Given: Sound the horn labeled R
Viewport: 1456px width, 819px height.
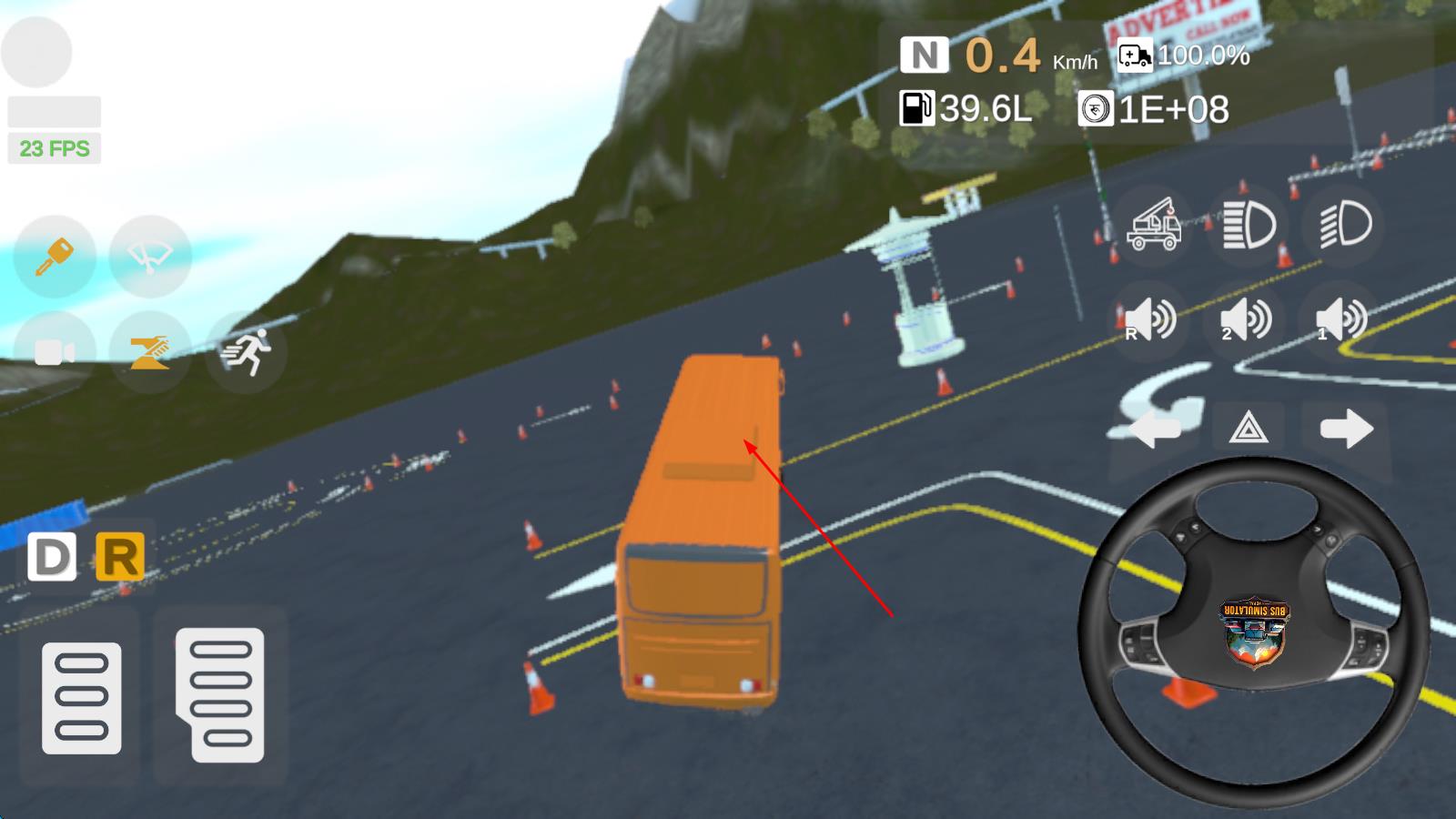Looking at the screenshot, I should tap(1150, 320).
